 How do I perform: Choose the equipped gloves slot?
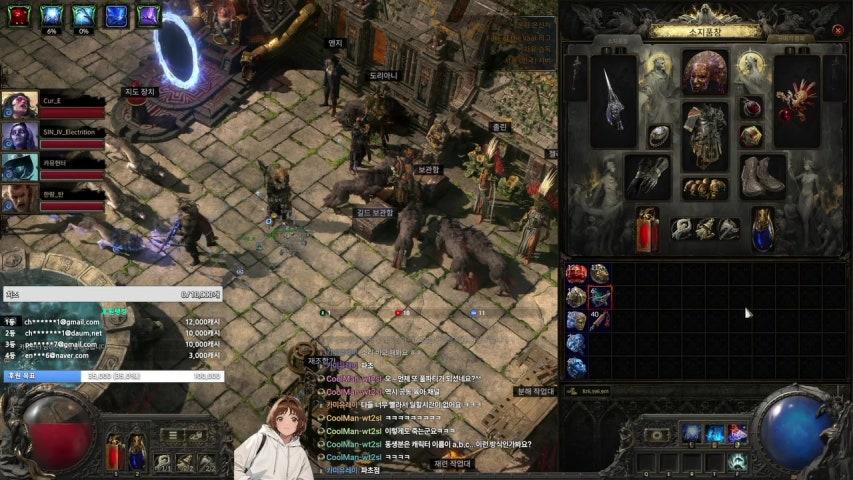pyautogui.click(x=647, y=176)
